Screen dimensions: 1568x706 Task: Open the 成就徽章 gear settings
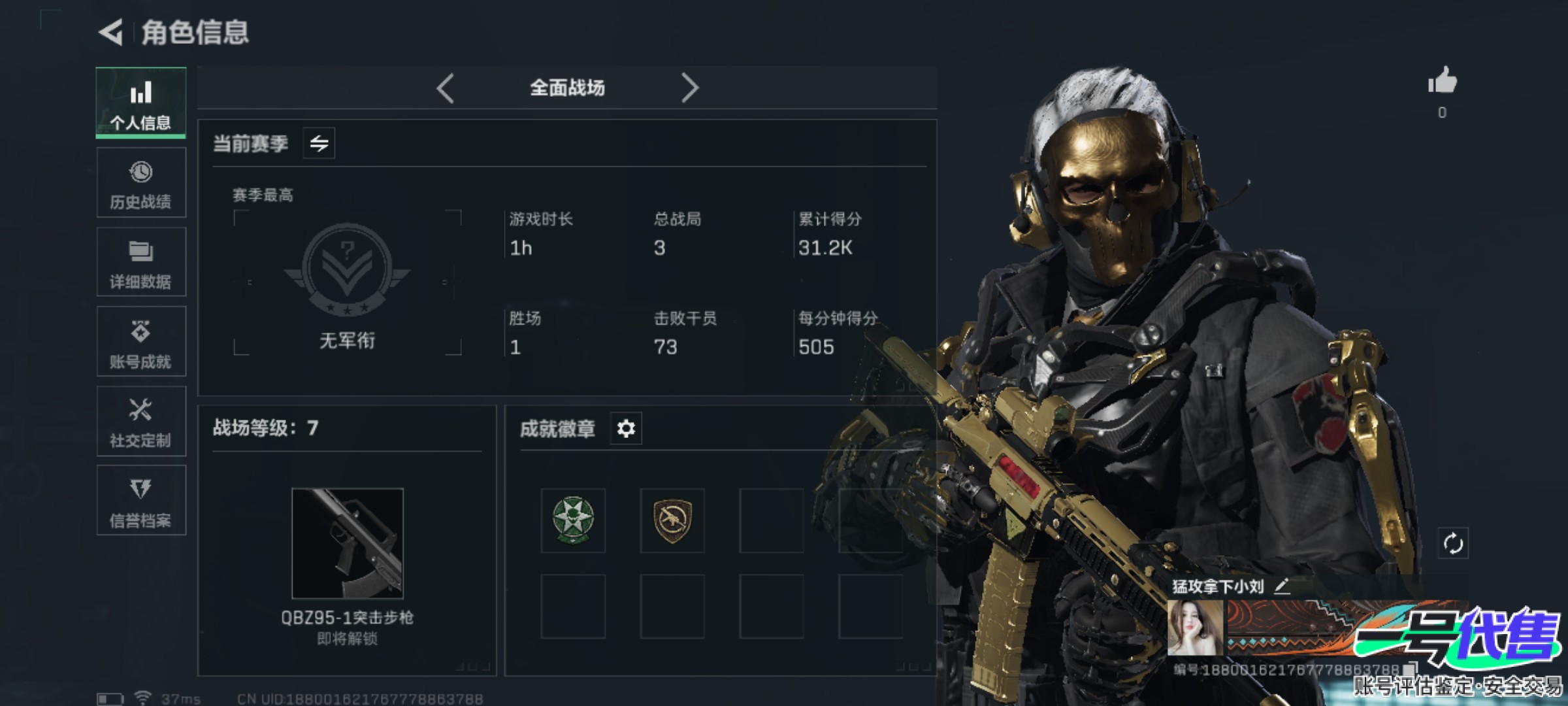click(626, 429)
